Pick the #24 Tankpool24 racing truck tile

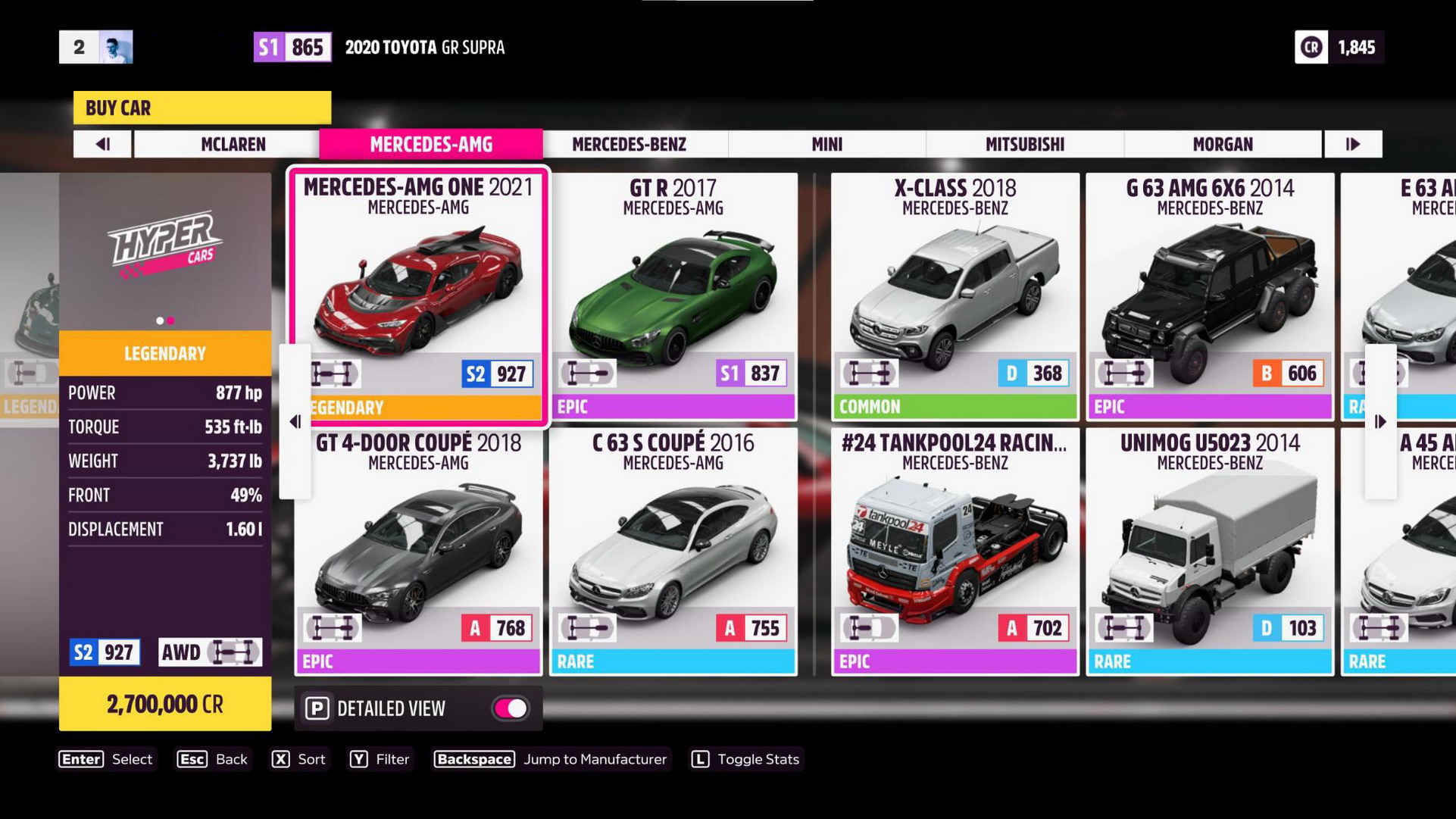[955, 551]
